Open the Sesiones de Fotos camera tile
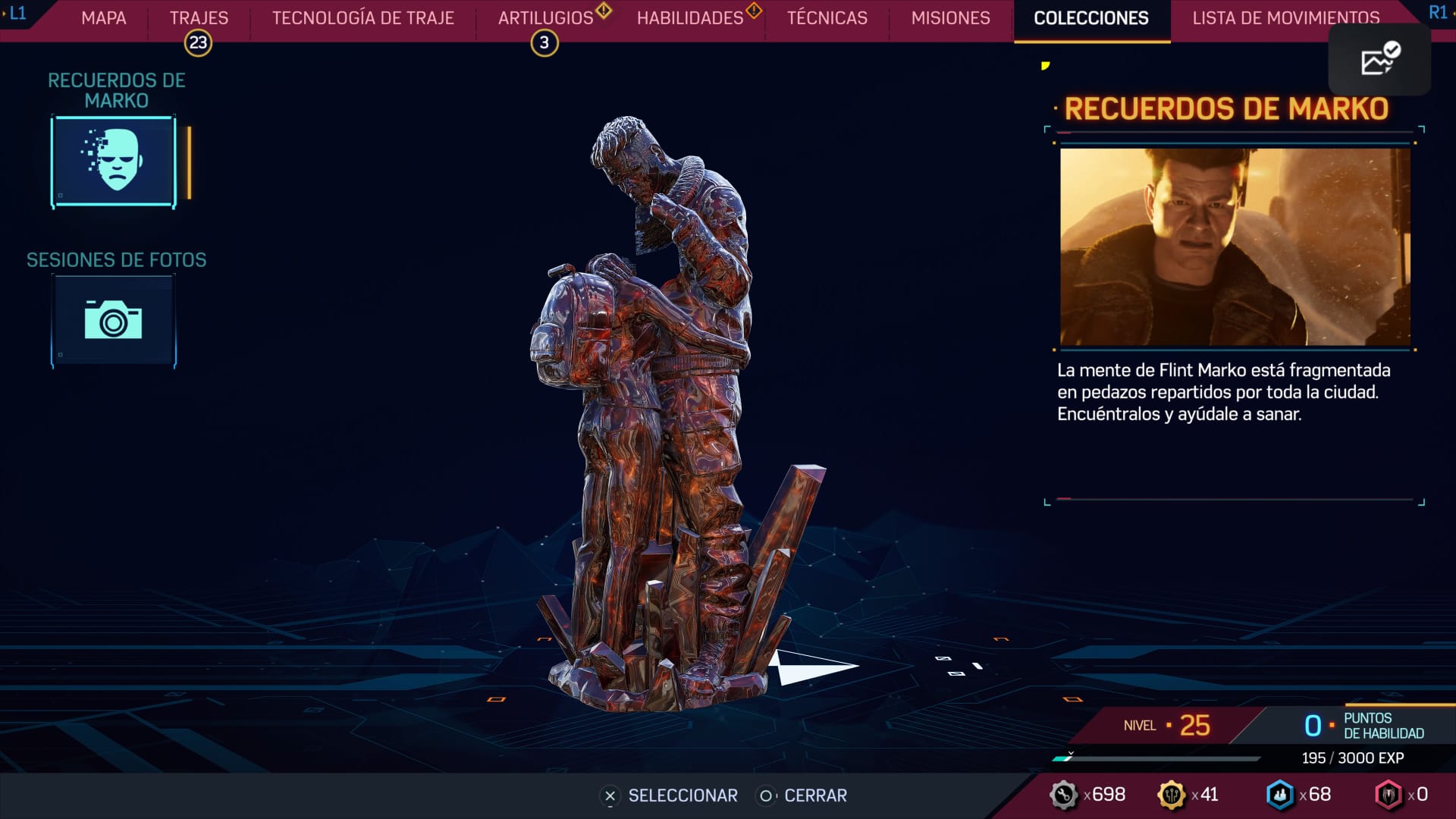 pos(114,321)
